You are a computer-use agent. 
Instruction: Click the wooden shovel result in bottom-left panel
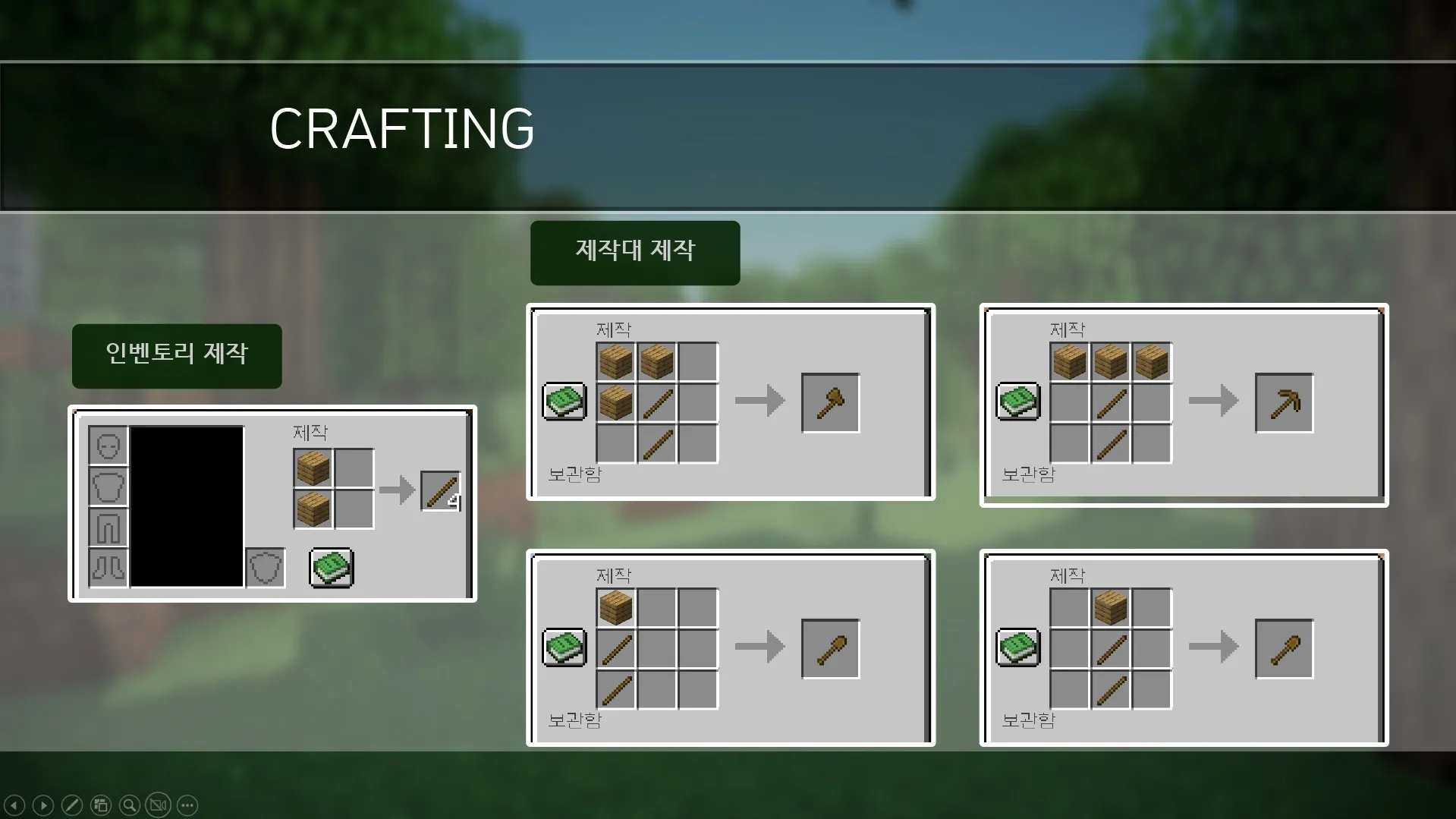coord(829,648)
